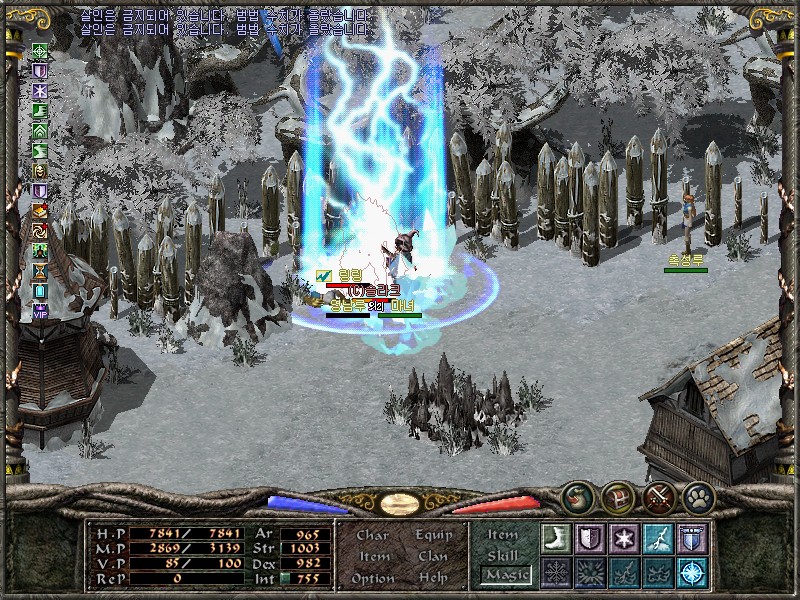Viewport: 800px width, 600px height.
Task: Open the Clan menu
Action: [x=433, y=556]
